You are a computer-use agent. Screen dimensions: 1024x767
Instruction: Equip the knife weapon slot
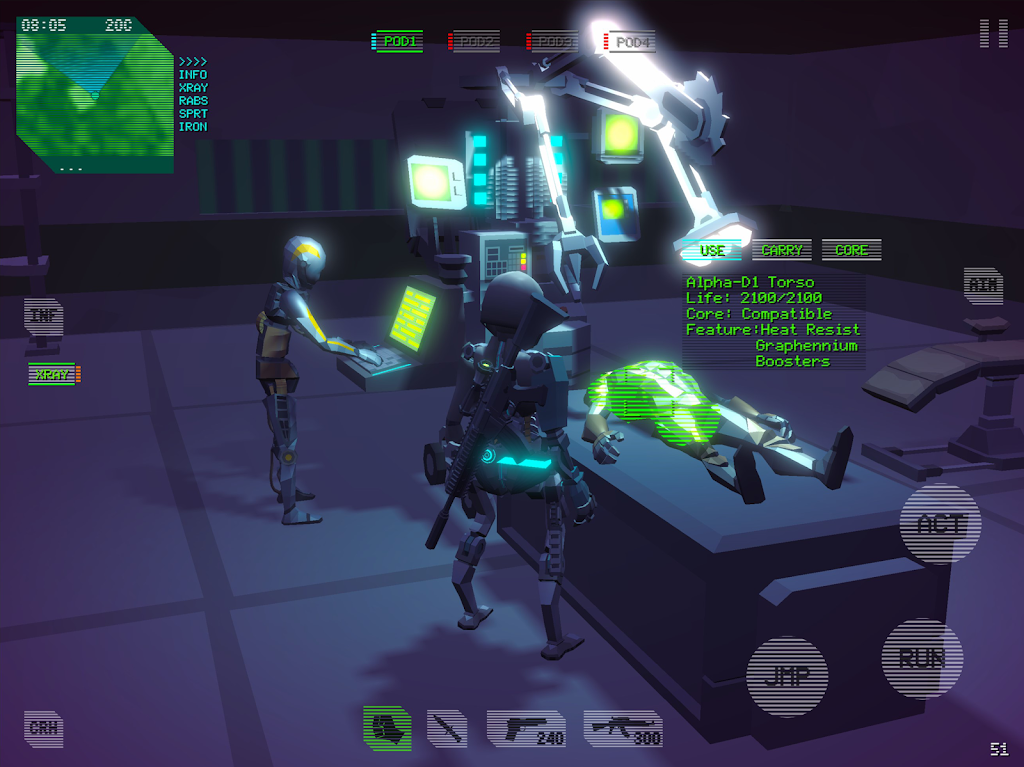pos(447,728)
